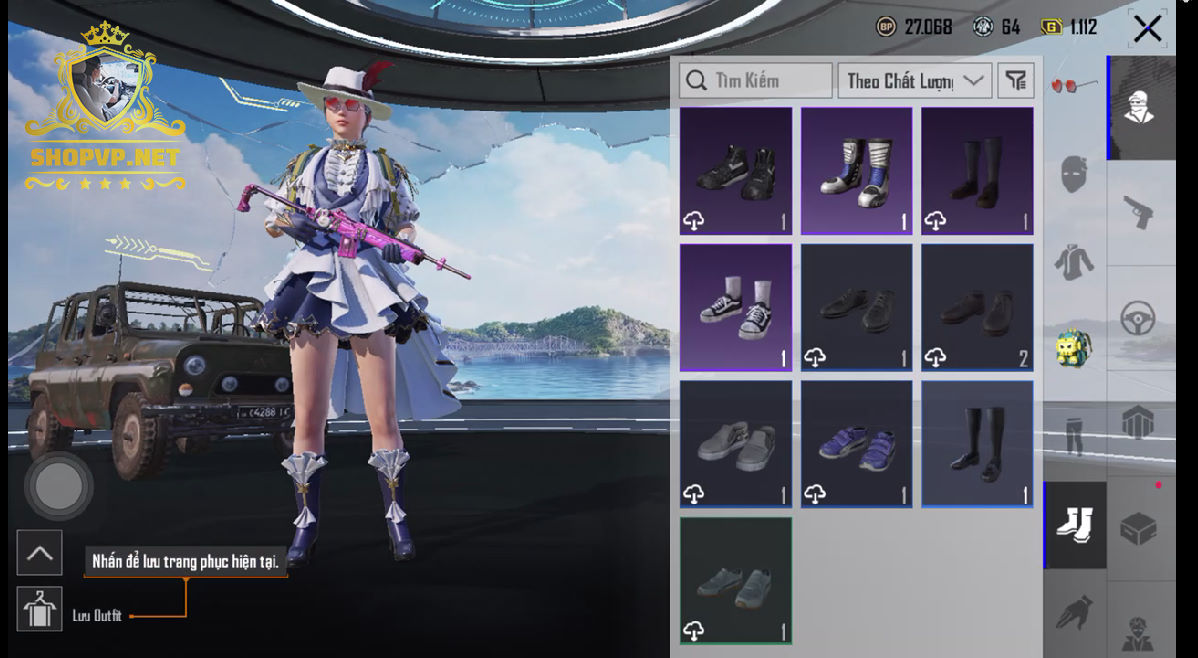The width and height of the screenshot is (1198, 658).
Task: Click the Lưu Outfit hanger button
Action: point(39,609)
